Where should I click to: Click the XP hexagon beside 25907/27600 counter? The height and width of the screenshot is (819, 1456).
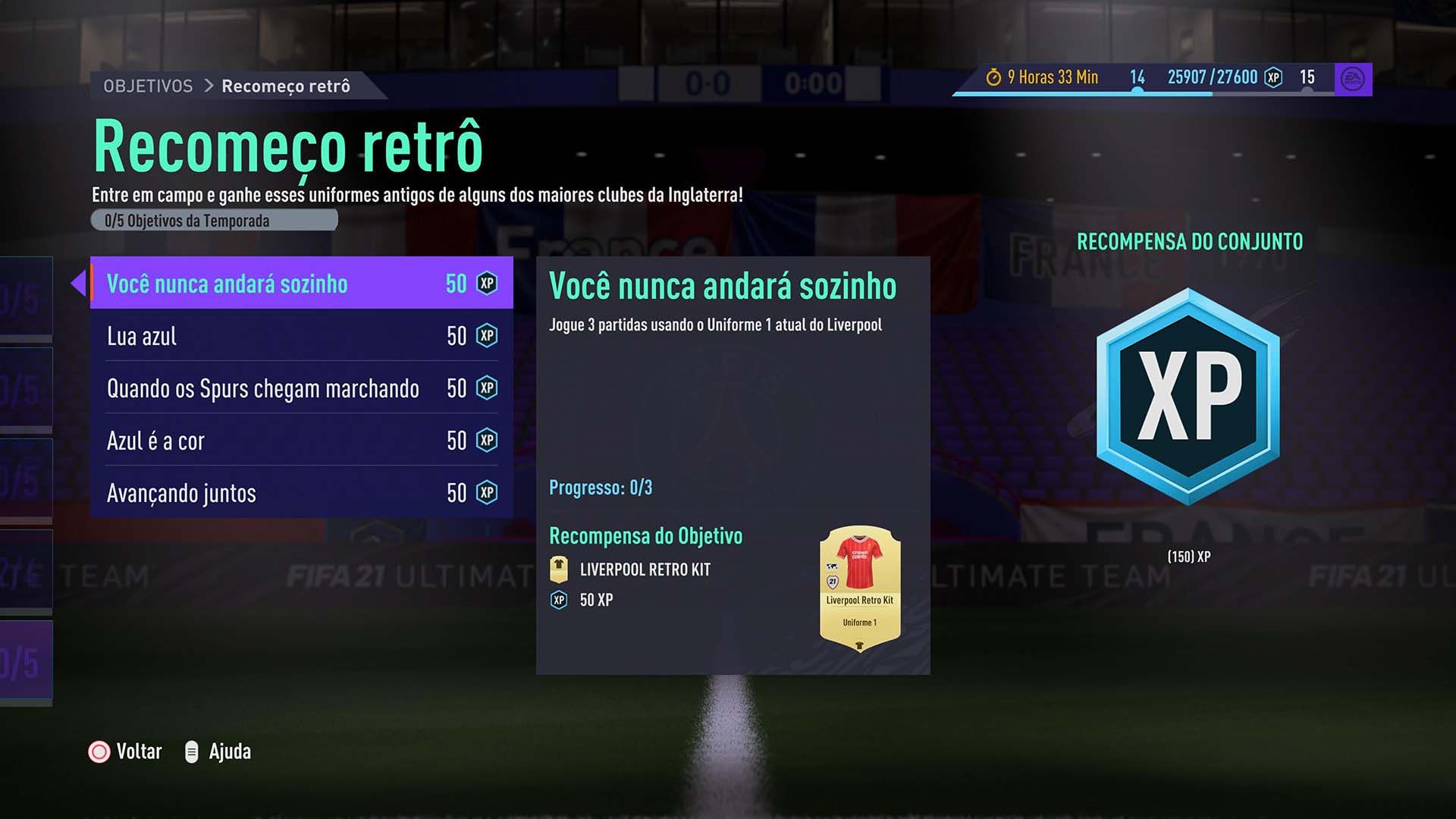[1273, 77]
